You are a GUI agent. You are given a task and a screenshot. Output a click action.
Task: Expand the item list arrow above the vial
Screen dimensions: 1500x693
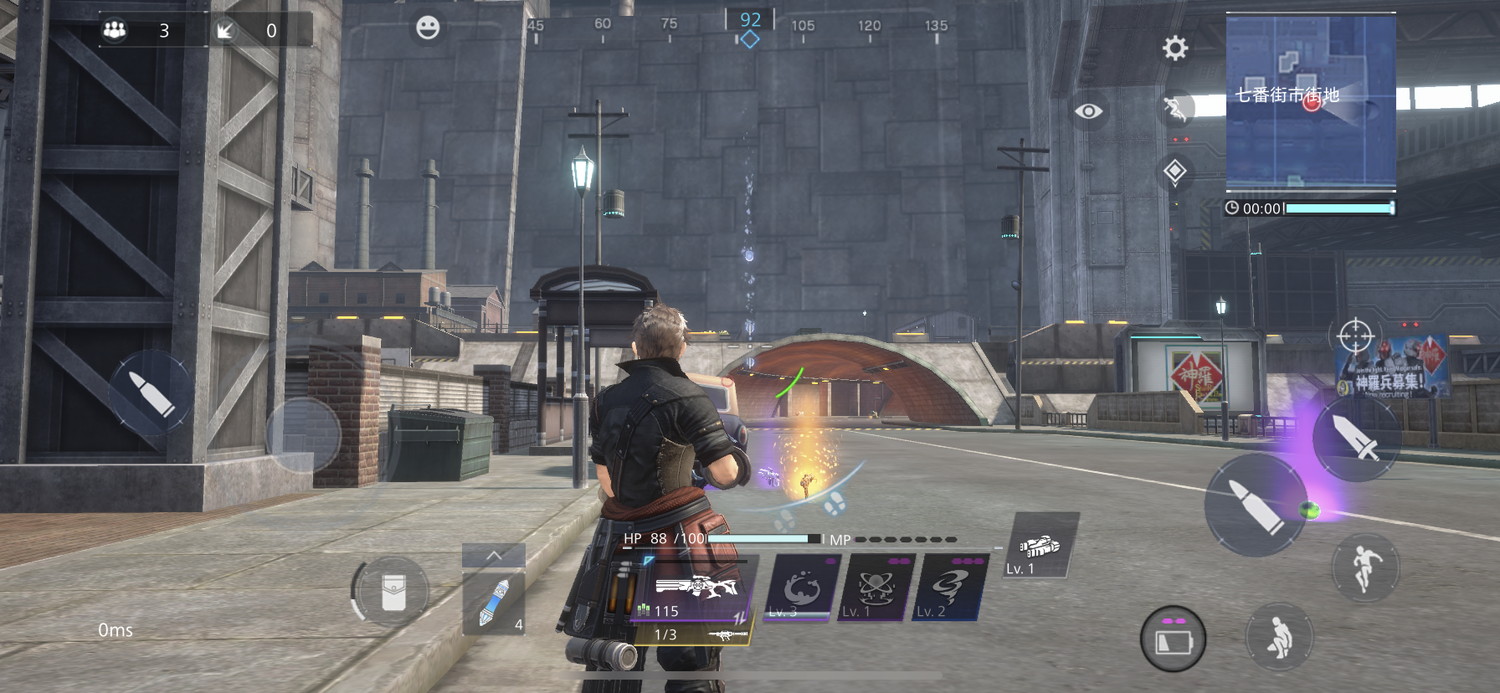[494, 556]
